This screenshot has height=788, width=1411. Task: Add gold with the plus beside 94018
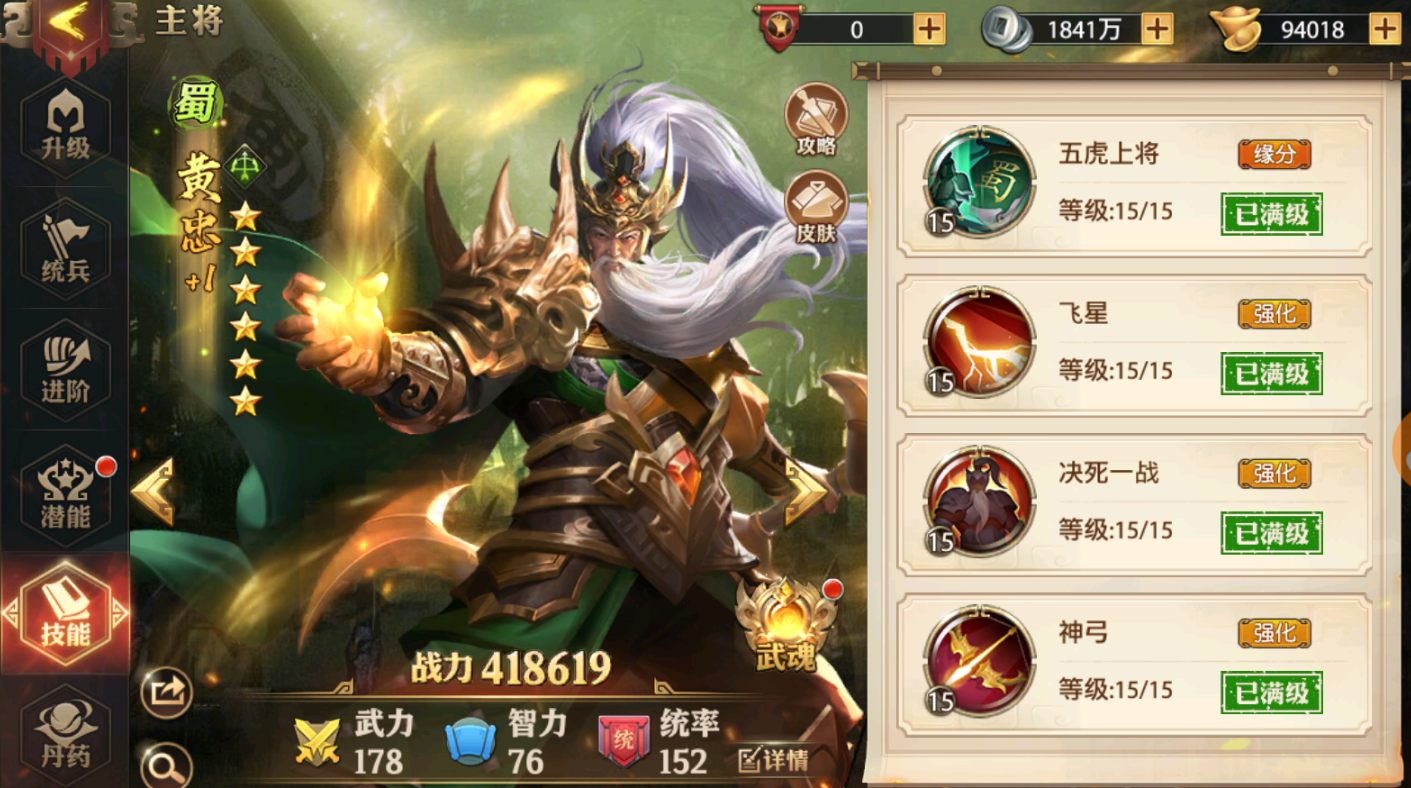(x=1387, y=30)
